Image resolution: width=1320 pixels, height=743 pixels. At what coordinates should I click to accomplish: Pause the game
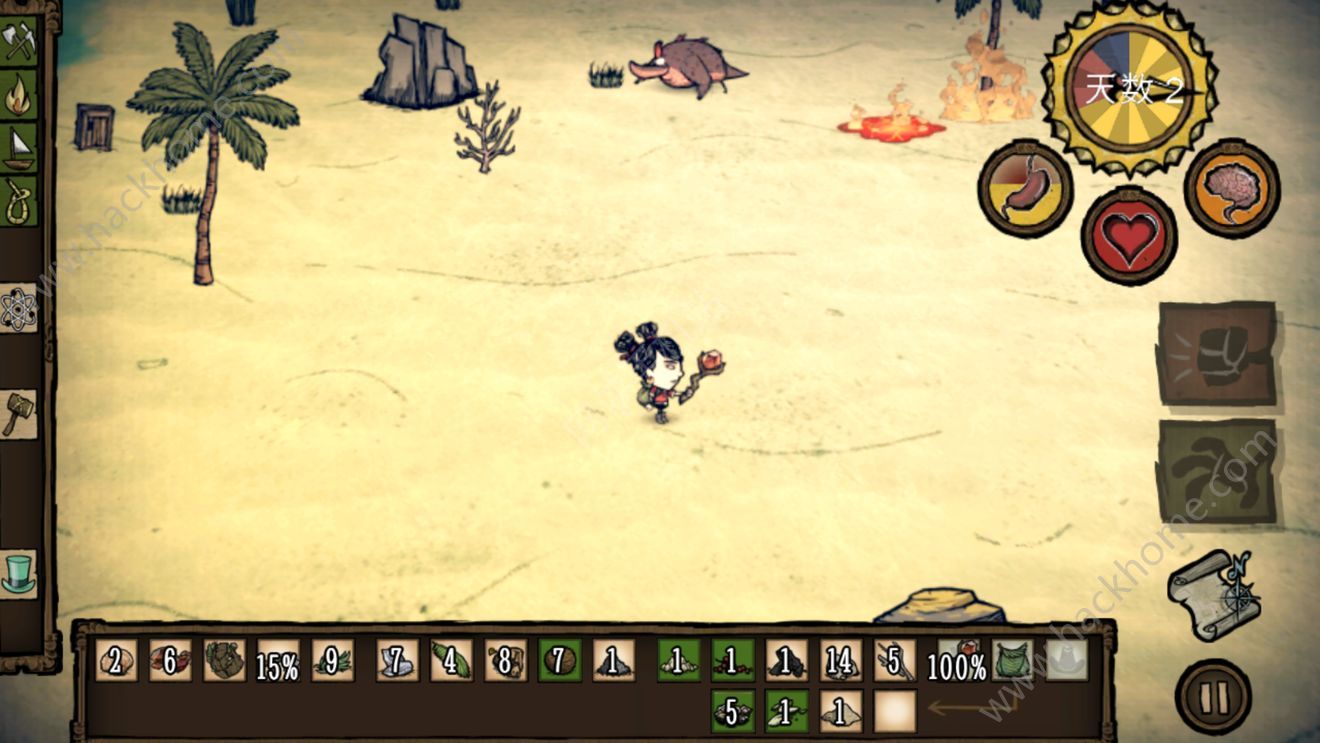(x=1213, y=695)
